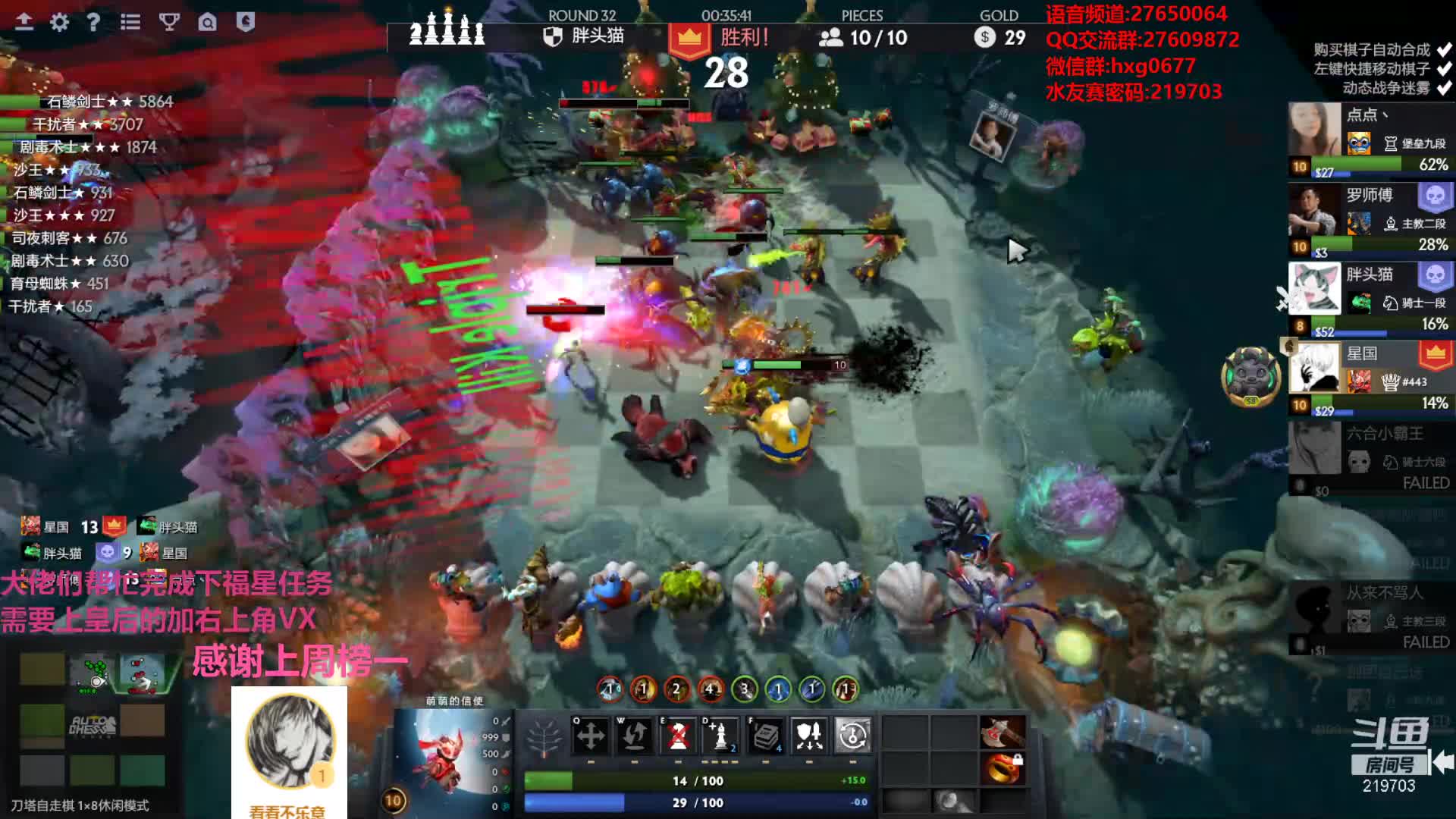The width and height of the screenshot is (1456, 819).
Task: Select the locked red ring item
Action: pyautogui.click(x=1002, y=768)
